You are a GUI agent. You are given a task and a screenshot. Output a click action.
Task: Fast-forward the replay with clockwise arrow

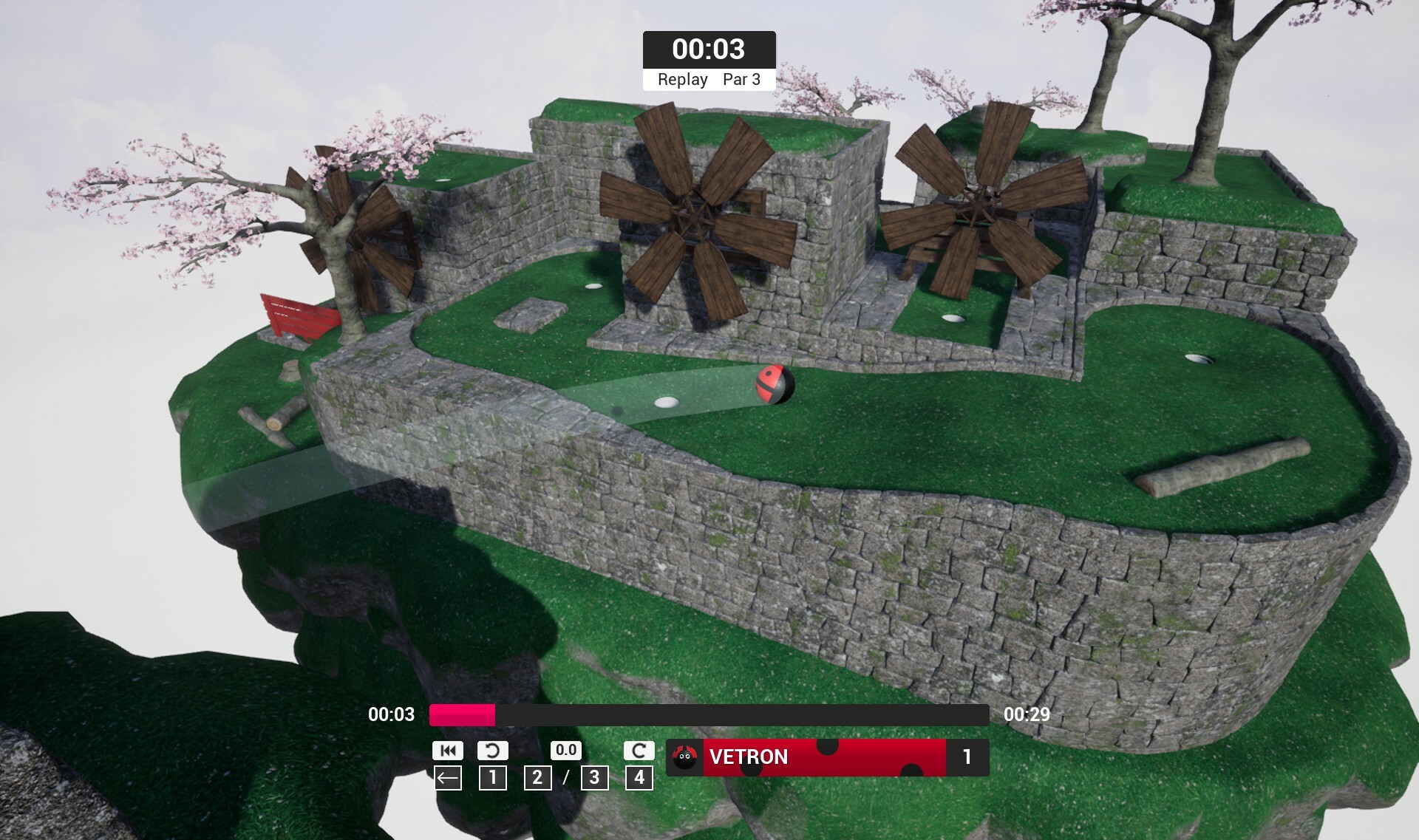point(639,751)
